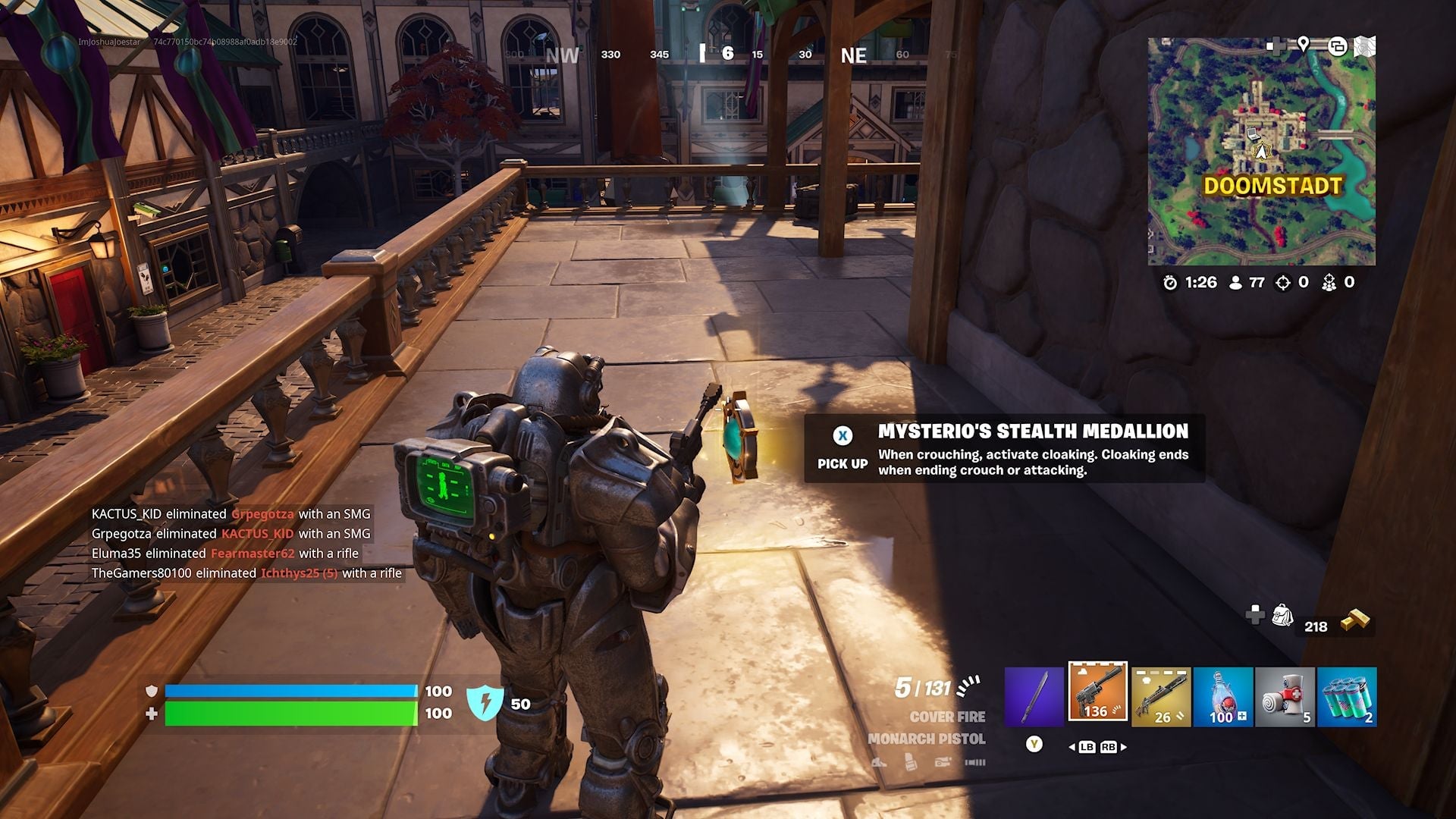Toggle the visualized footsteps indicator bottom left
1456x819 pixels.
(x=975, y=762)
